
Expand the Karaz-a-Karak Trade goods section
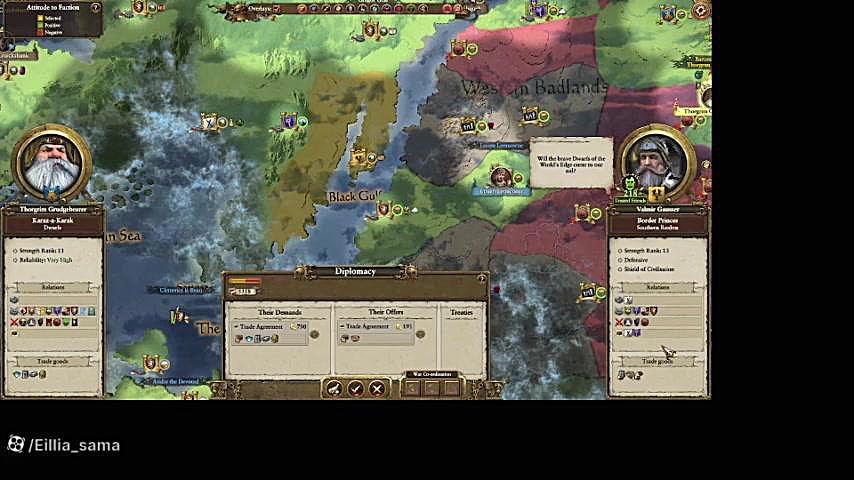tap(53, 361)
